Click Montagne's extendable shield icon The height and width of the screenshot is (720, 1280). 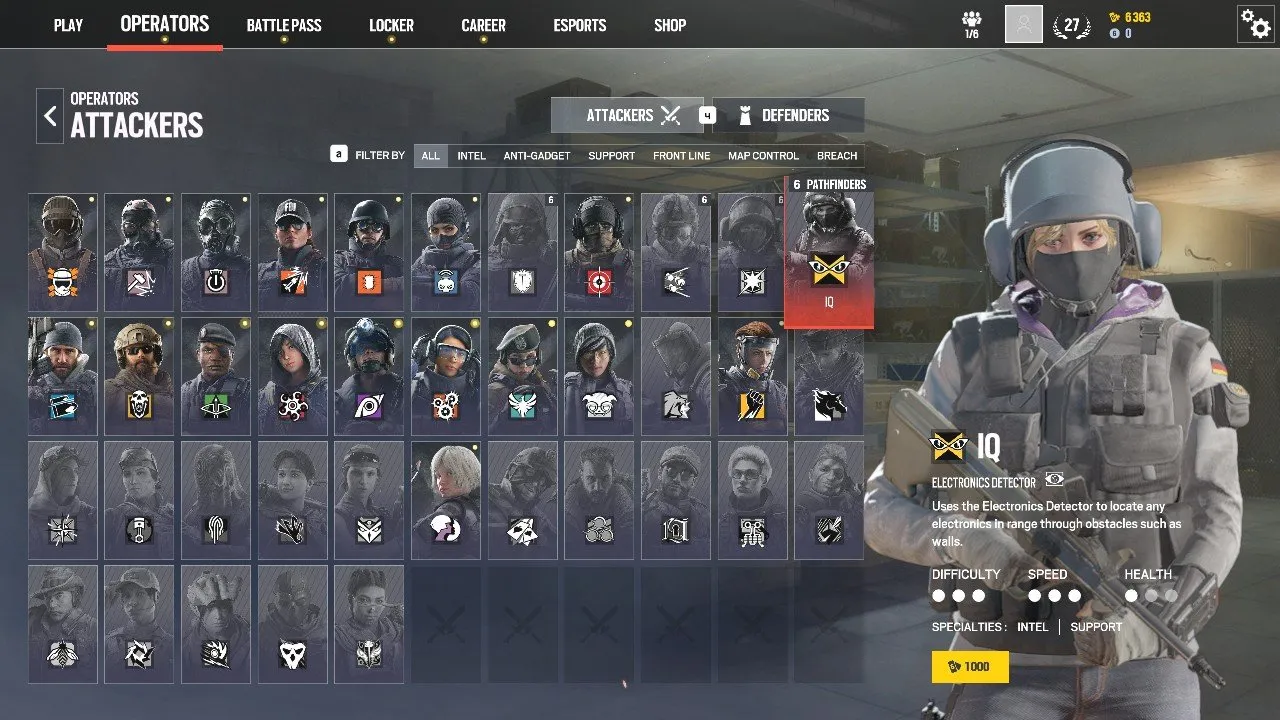523,280
